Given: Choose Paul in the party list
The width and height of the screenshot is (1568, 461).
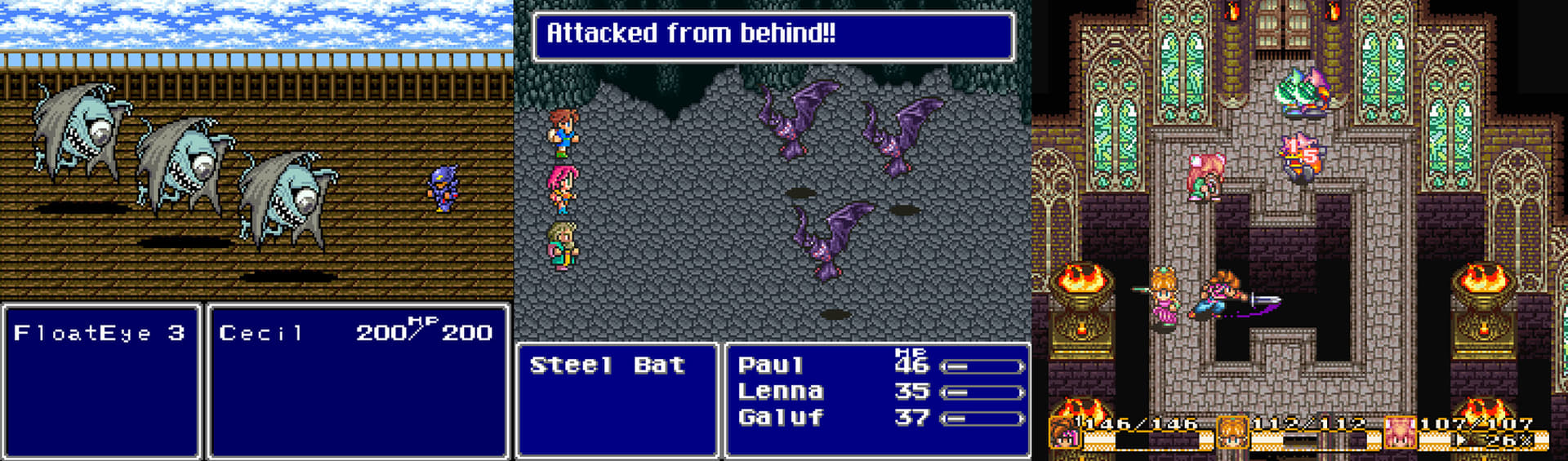Looking at the screenshot, I should (771, 365).
